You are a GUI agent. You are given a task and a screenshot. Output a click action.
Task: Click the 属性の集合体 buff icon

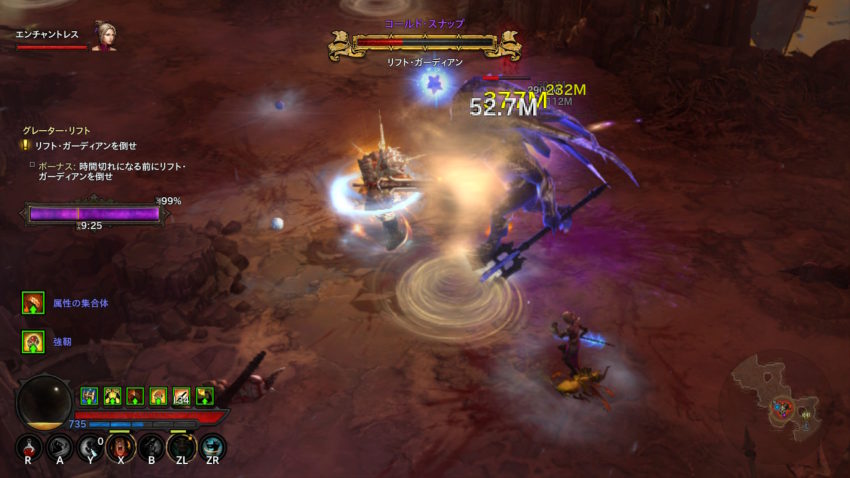coord(33,302)
